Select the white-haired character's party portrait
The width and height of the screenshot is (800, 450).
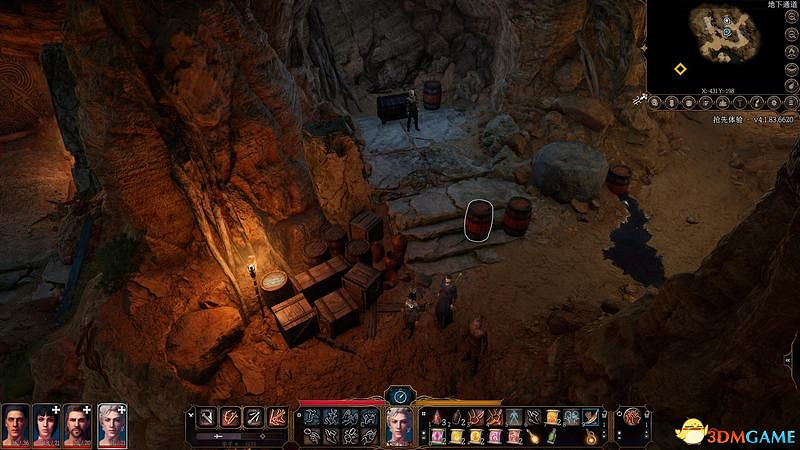[x=111, y=423]
